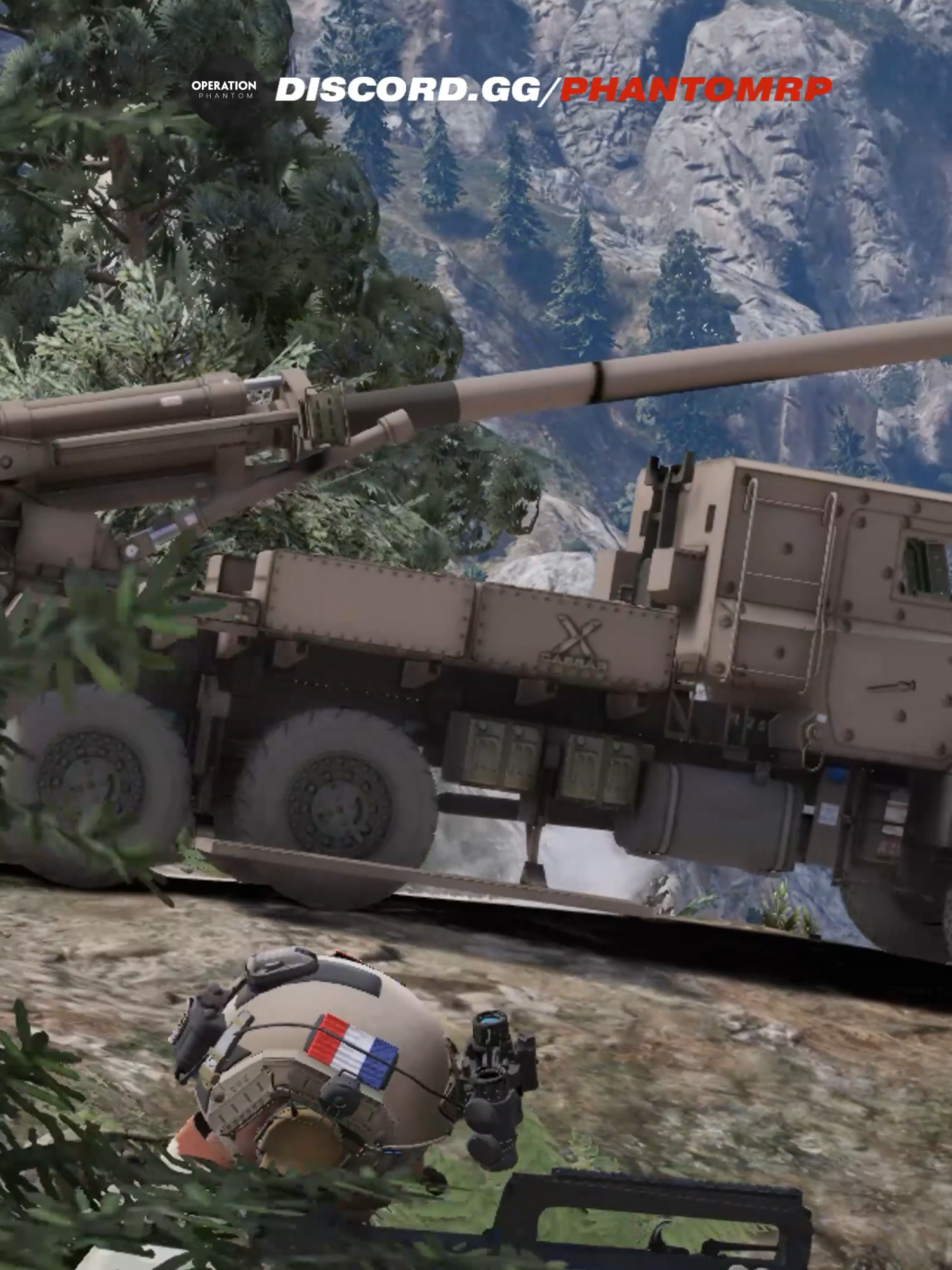Click the Operation Phantom logo
The width and height of the screenshot is (952, 1270).
coord(223,90)
